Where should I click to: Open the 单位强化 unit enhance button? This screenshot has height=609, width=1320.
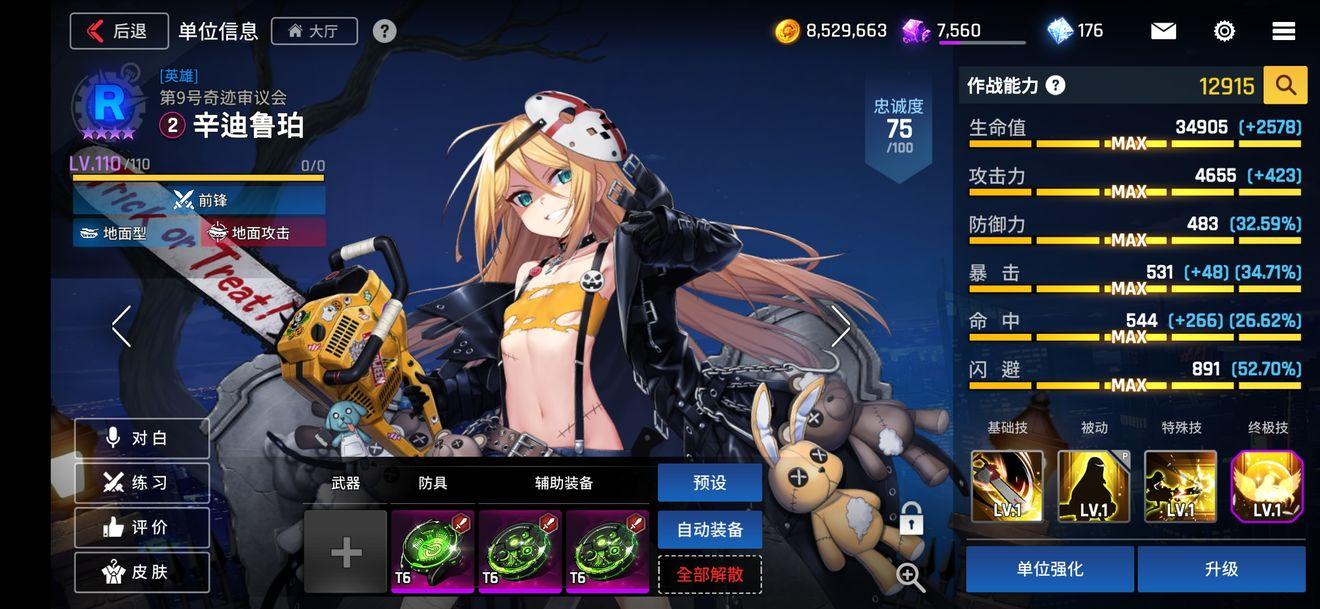pyautogui.click(x=1049, y=569)
